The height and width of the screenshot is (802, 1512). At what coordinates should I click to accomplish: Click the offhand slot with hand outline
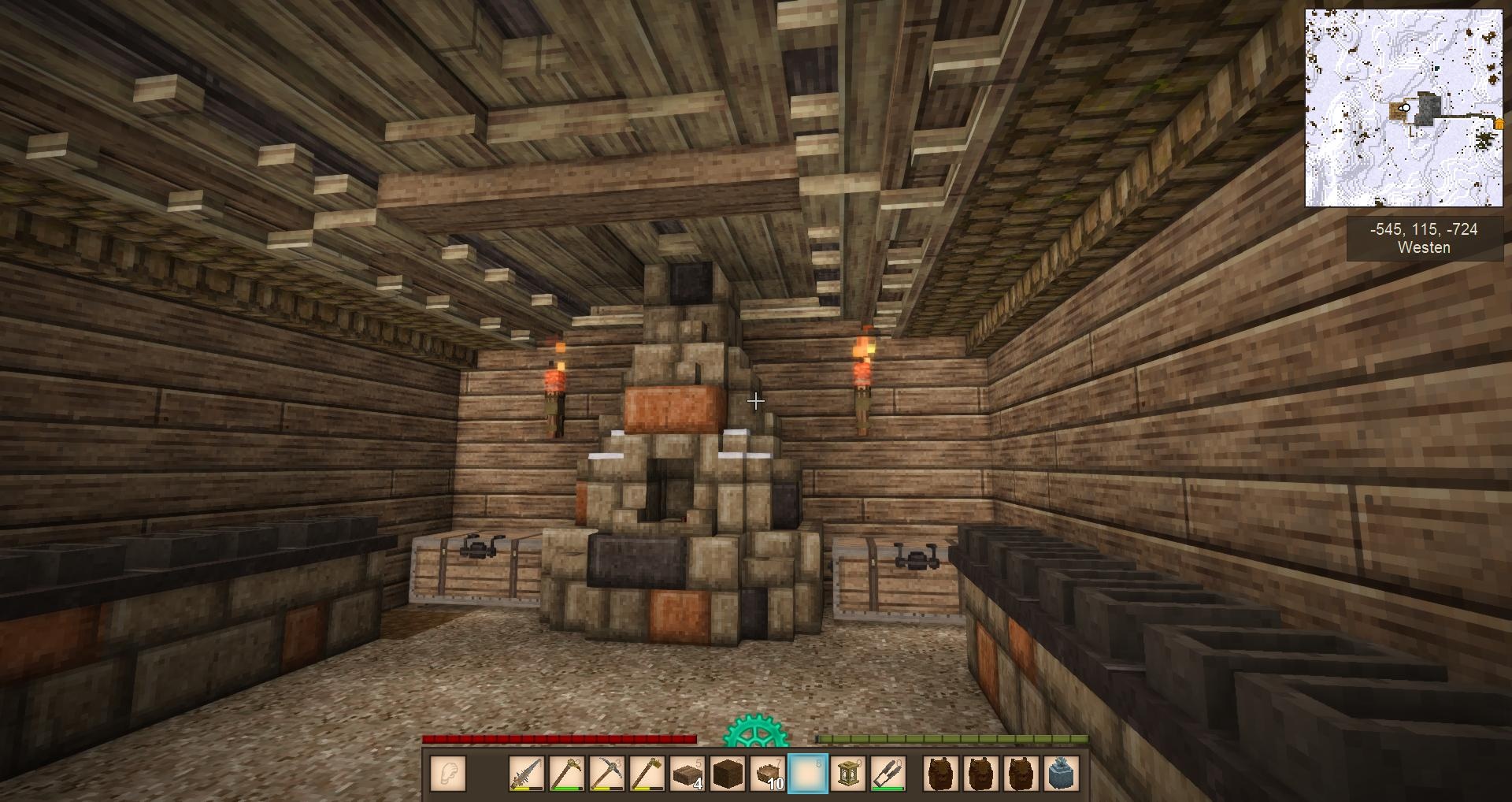click(x=449, y=774)
